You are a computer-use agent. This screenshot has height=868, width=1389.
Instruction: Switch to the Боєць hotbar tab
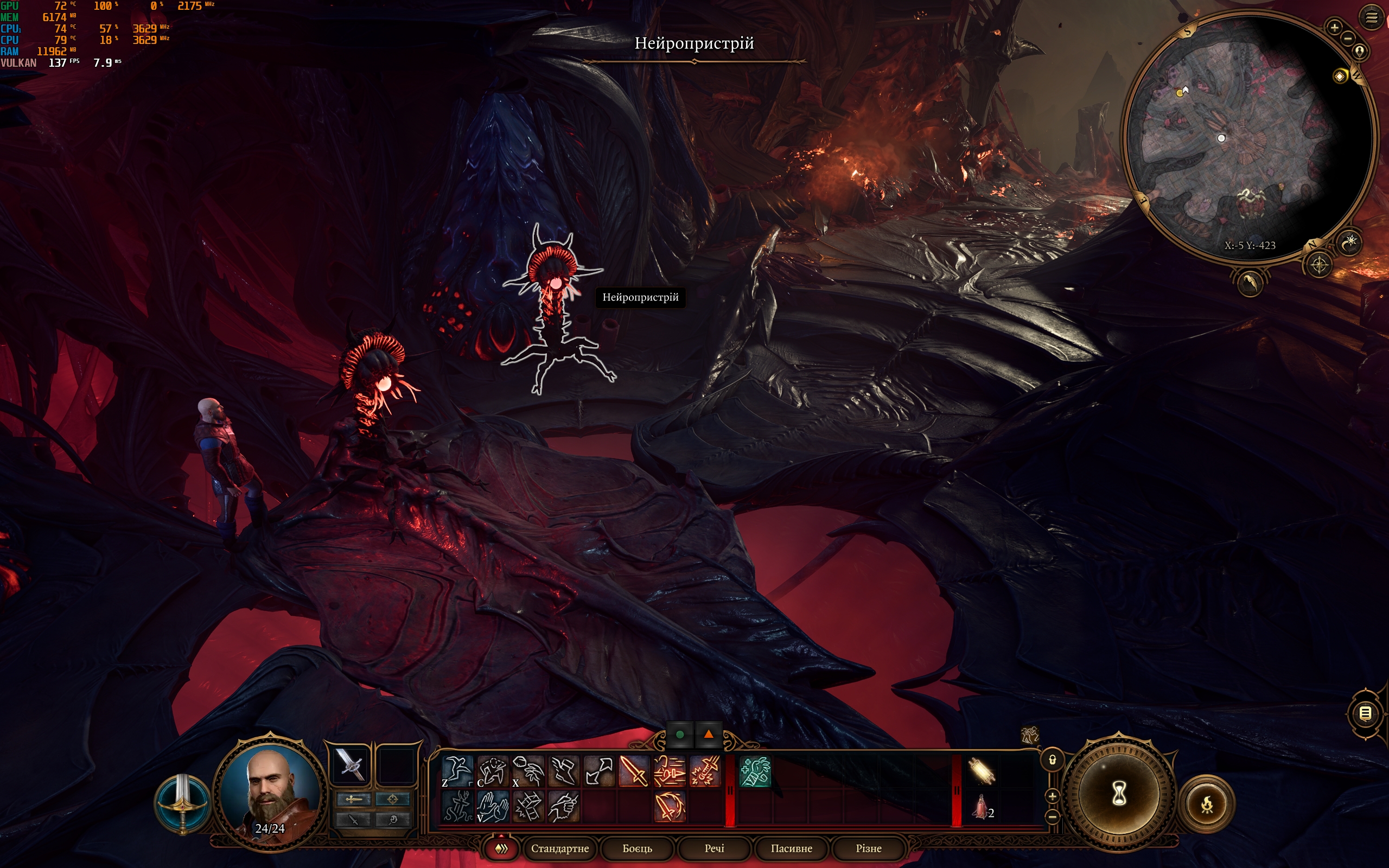[x=637, y=848]
